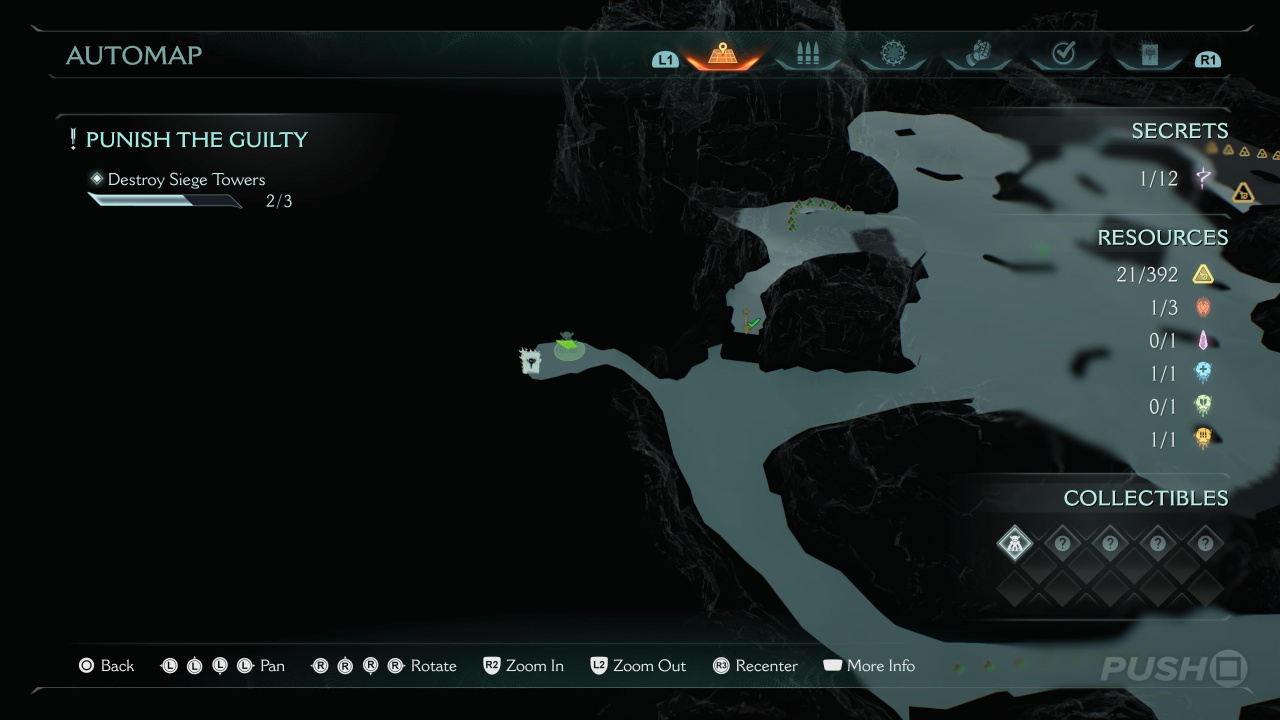Switch to the armored fist tab
This screenshot has width=1280, height=720.
977,55
